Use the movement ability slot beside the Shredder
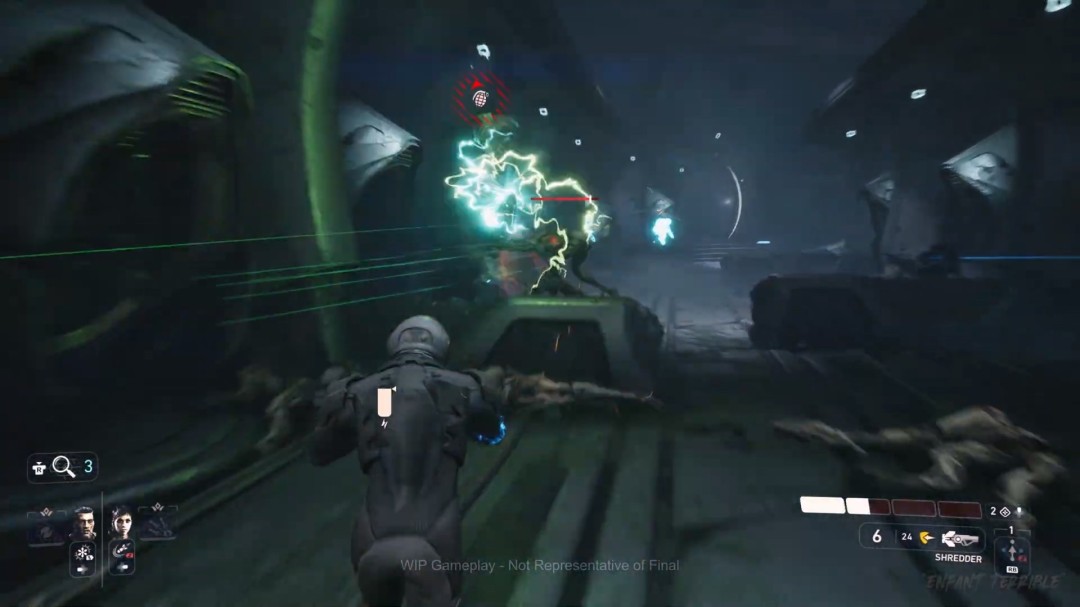The height and width of the screenshot is (607, 1080). point(1012,554)
